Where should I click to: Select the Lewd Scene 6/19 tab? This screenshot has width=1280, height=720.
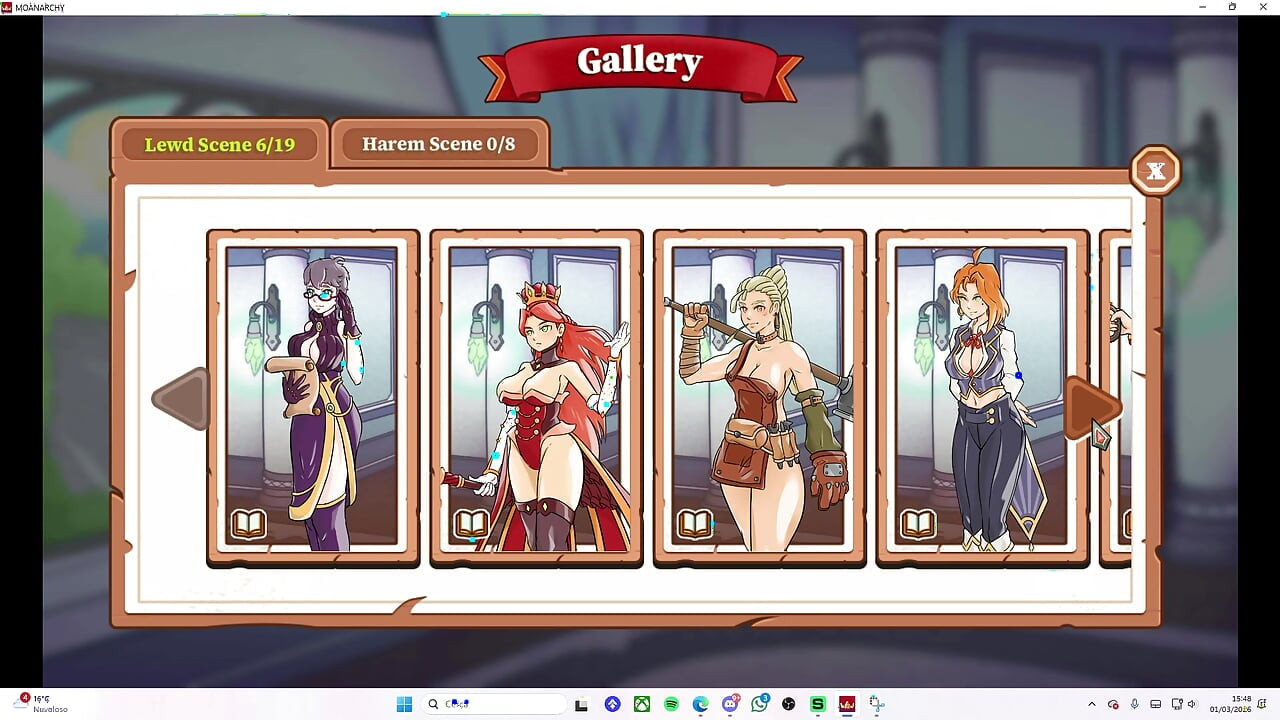(x=220, y=145)
